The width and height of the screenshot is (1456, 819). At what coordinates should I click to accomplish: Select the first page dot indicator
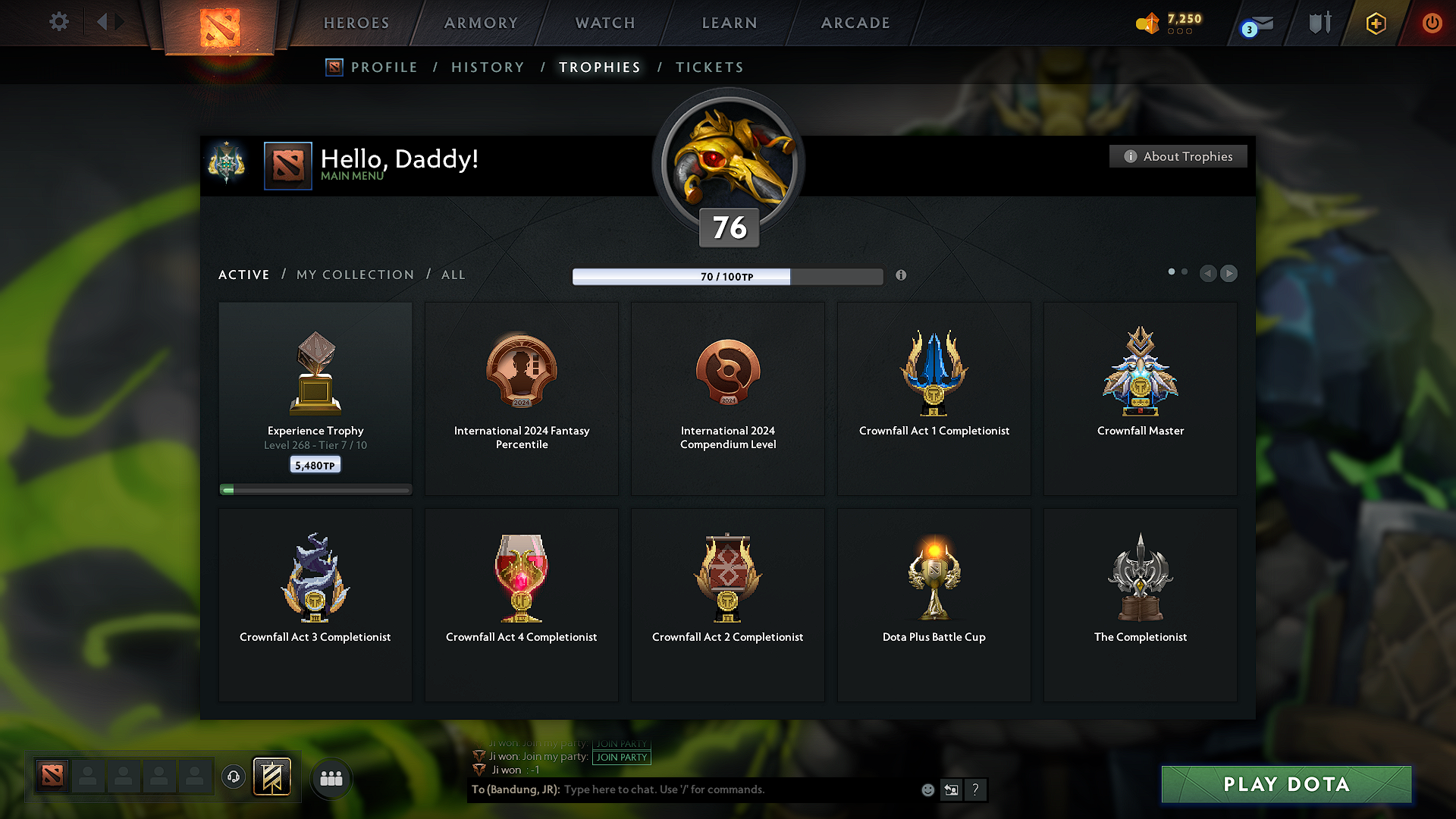(x=1173, y=271)
